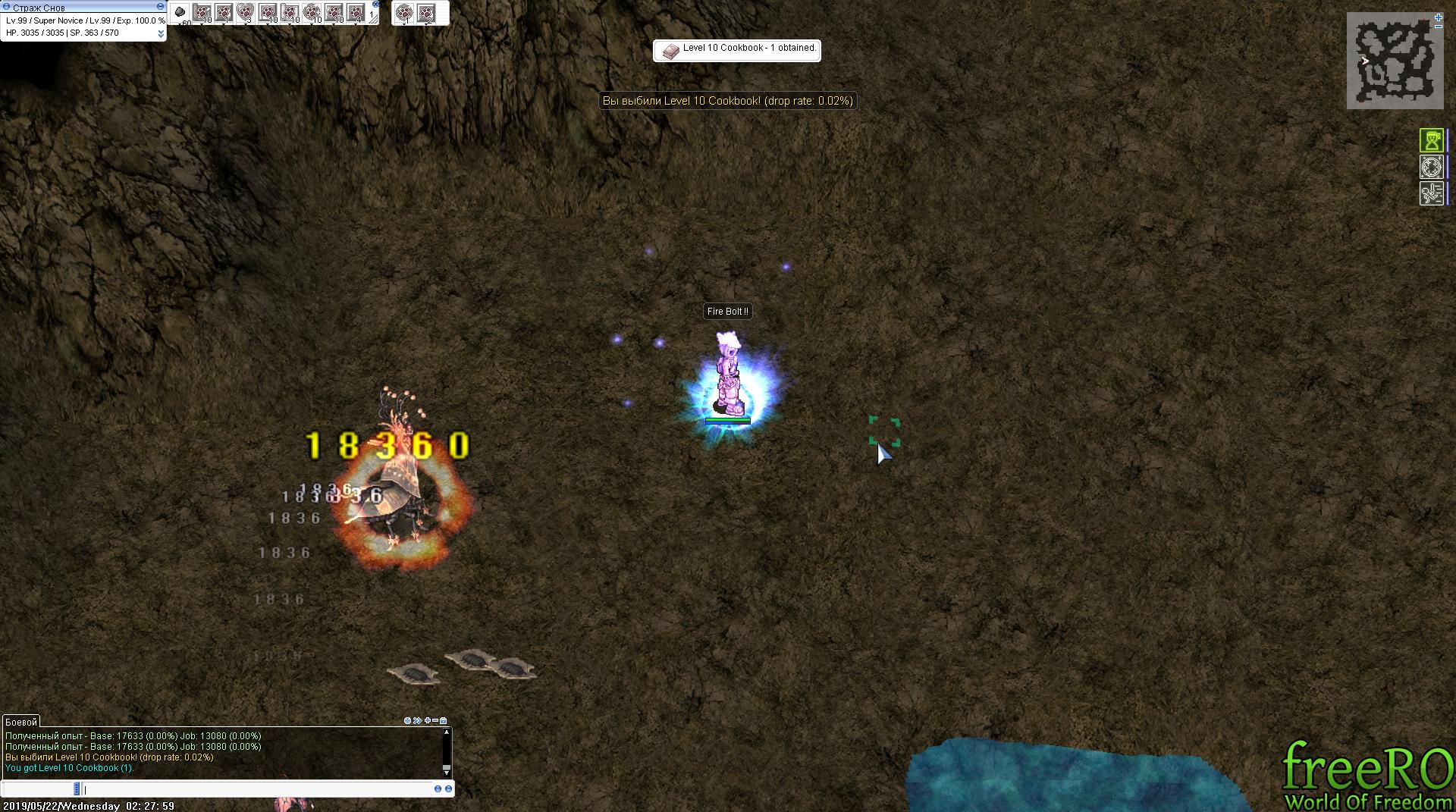Select the sparkling circle buff icon
1456x812 pixels.
point(1431,167)
